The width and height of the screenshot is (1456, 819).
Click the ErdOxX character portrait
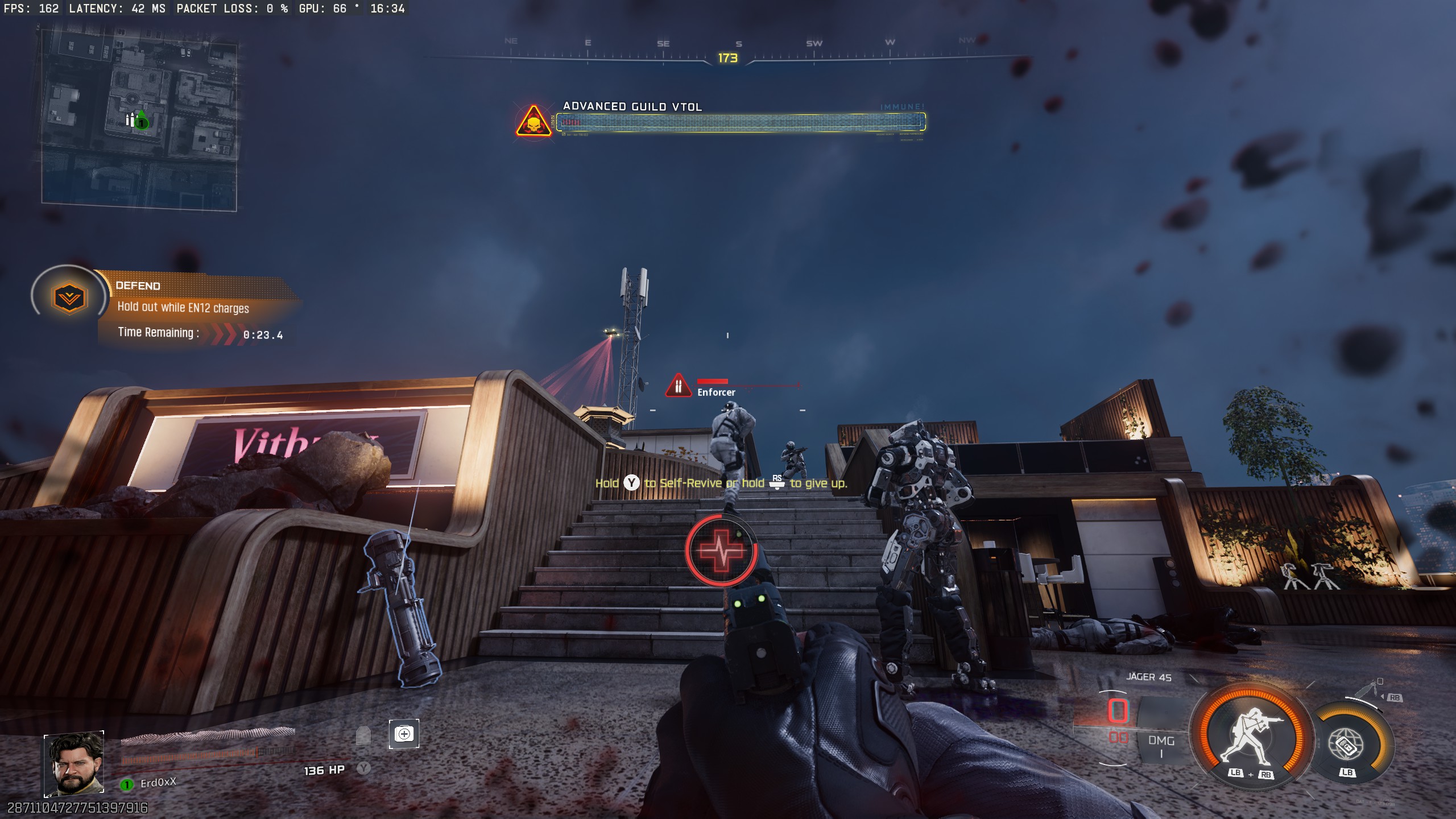[75, 763]
